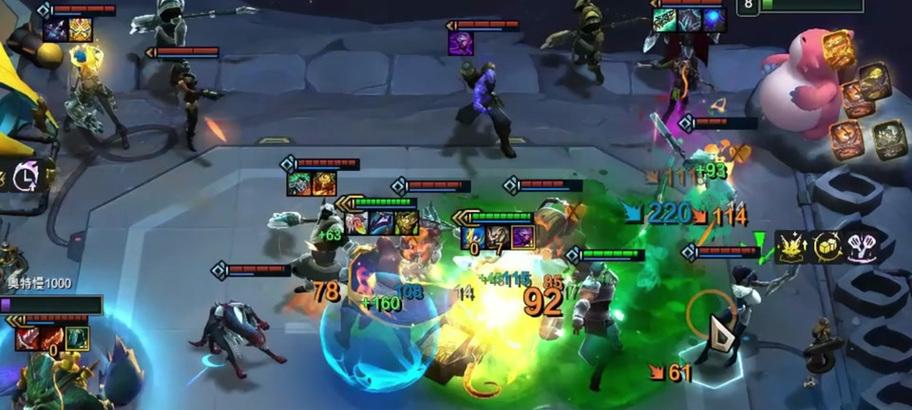Image resolution: width=912 pixels, height=410 pixels.
Task: Select the golden crown augment icon
Action: tap(793, 247)
